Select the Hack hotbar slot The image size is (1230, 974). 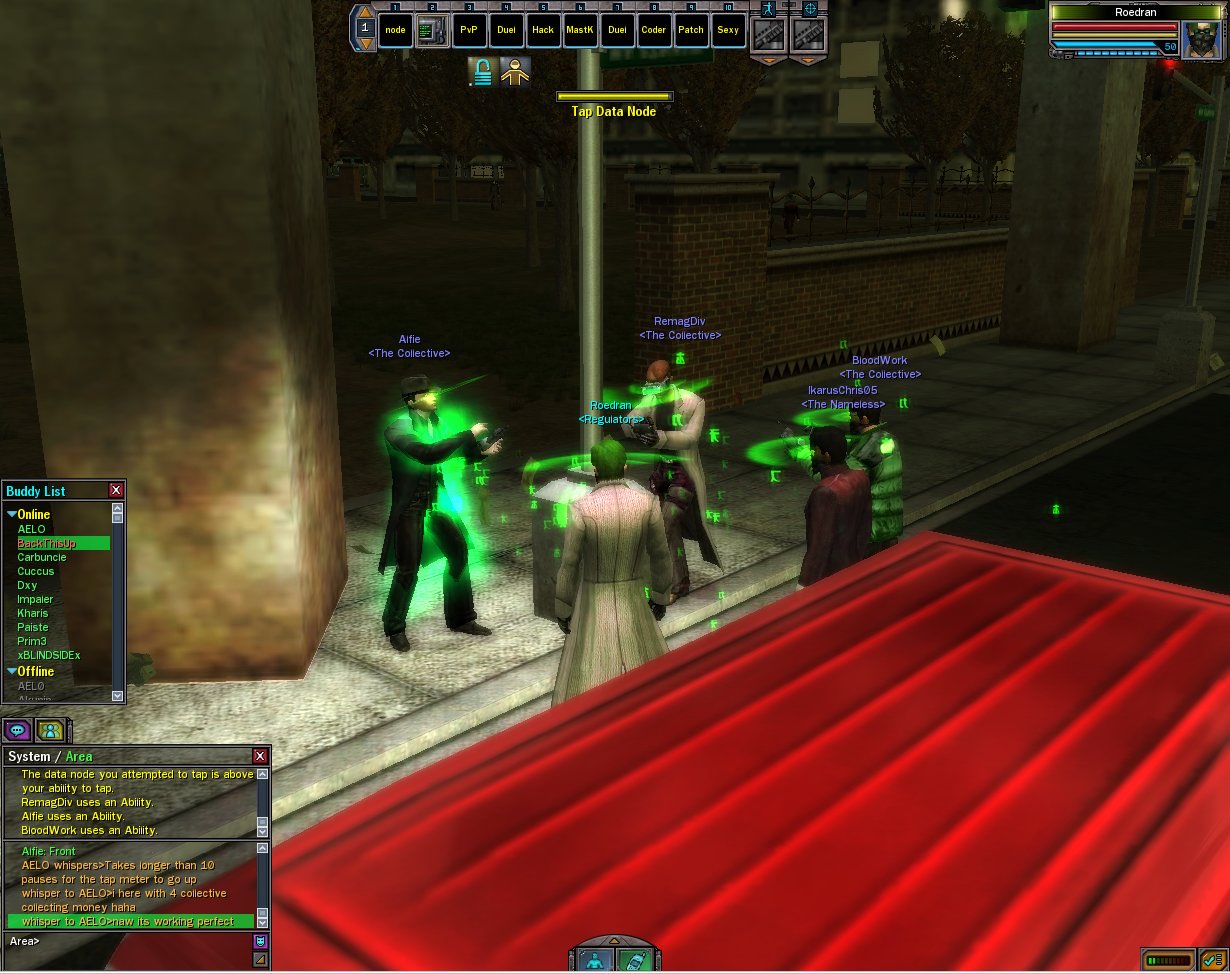(543, 30)
